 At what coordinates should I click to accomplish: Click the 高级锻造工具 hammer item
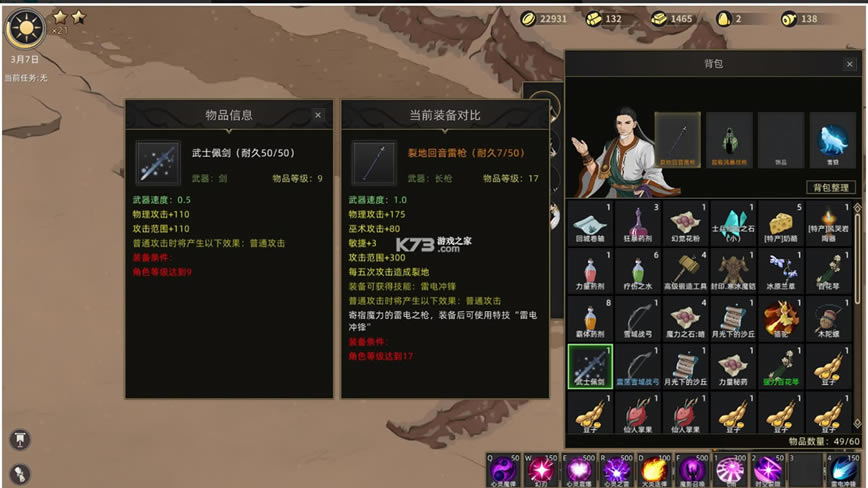click(x=686, y=271)
